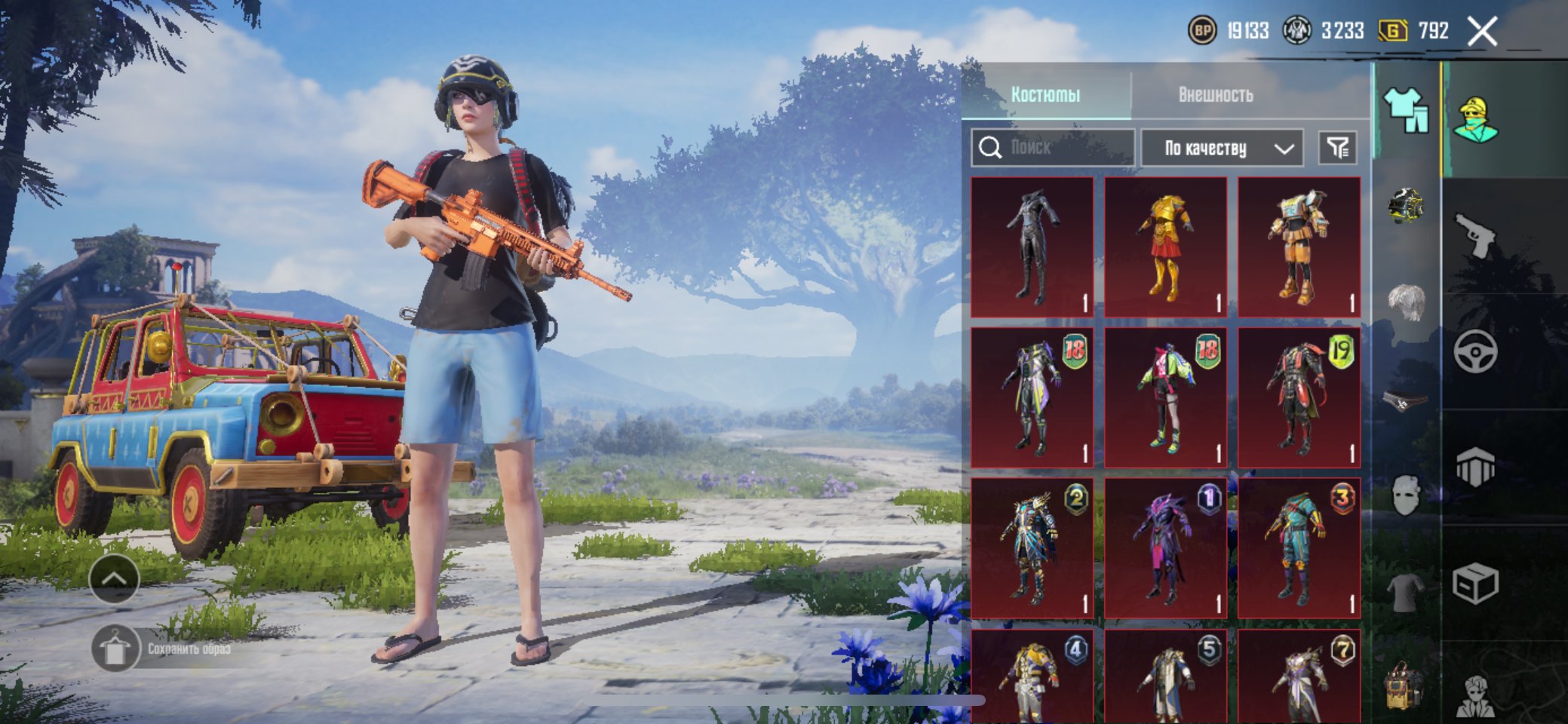Select the purple costume with badge 1
The image size is (1568, 724).
(1165, 548)
